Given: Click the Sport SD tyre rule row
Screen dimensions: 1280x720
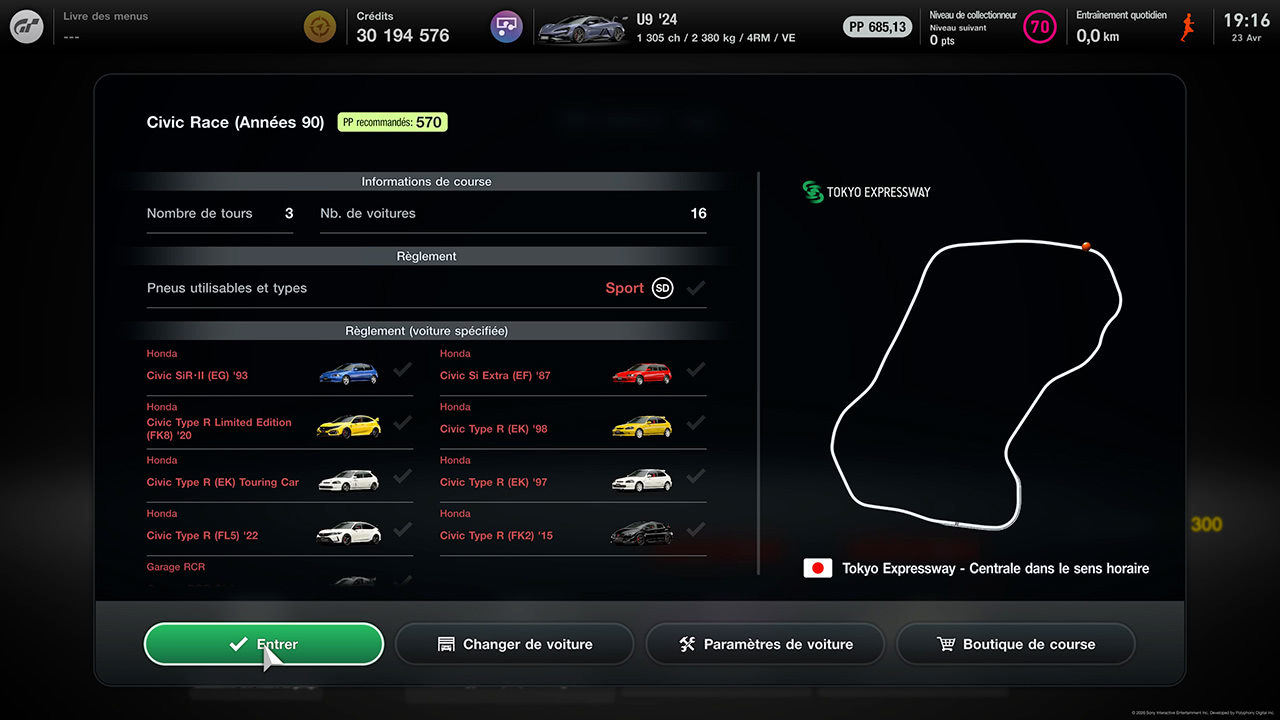Looking at the screenshot, I should (x=426, y=288).
